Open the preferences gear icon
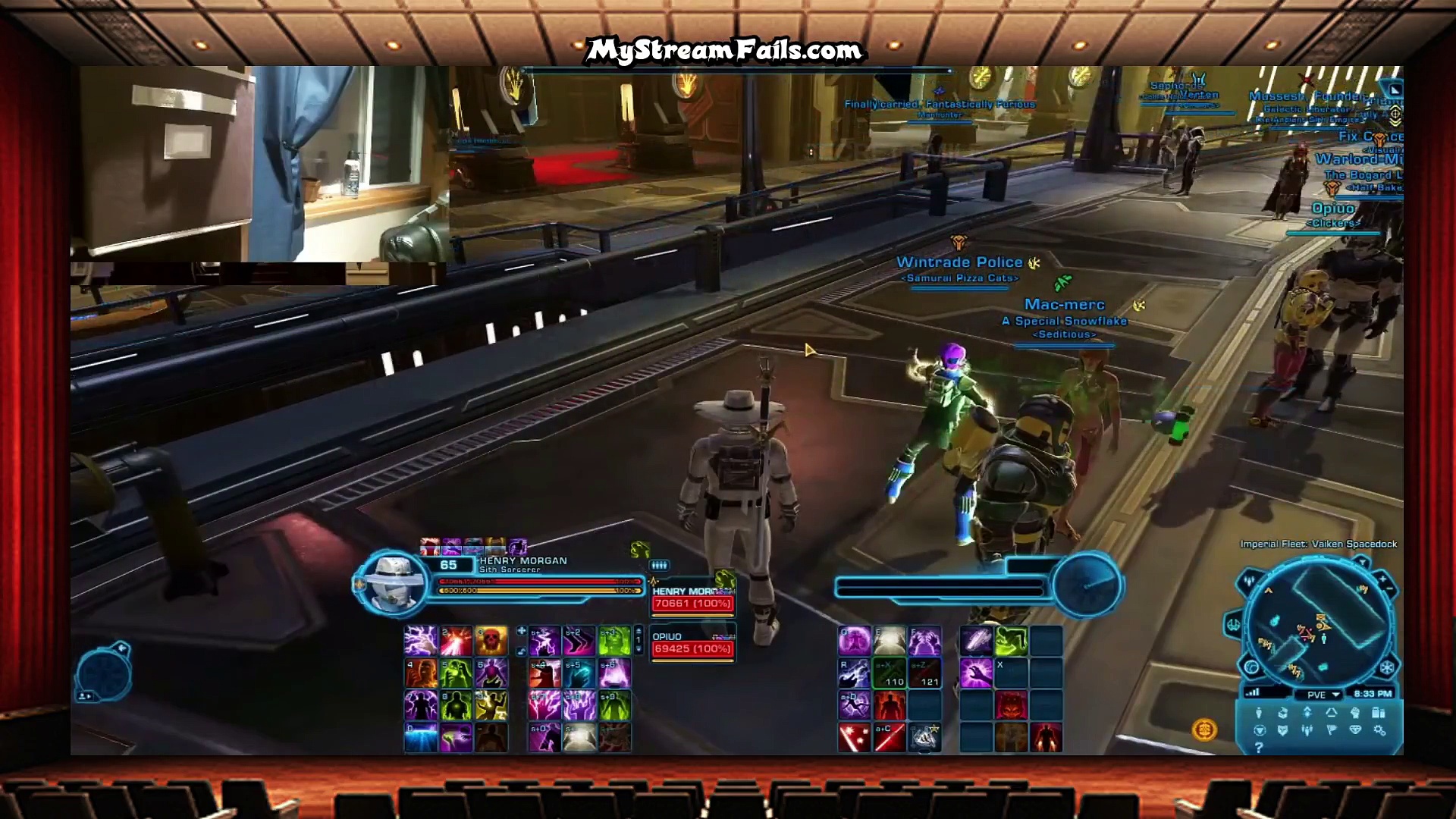The image size is (1456, 819). pyautogui.click(x=1379, y=730)
